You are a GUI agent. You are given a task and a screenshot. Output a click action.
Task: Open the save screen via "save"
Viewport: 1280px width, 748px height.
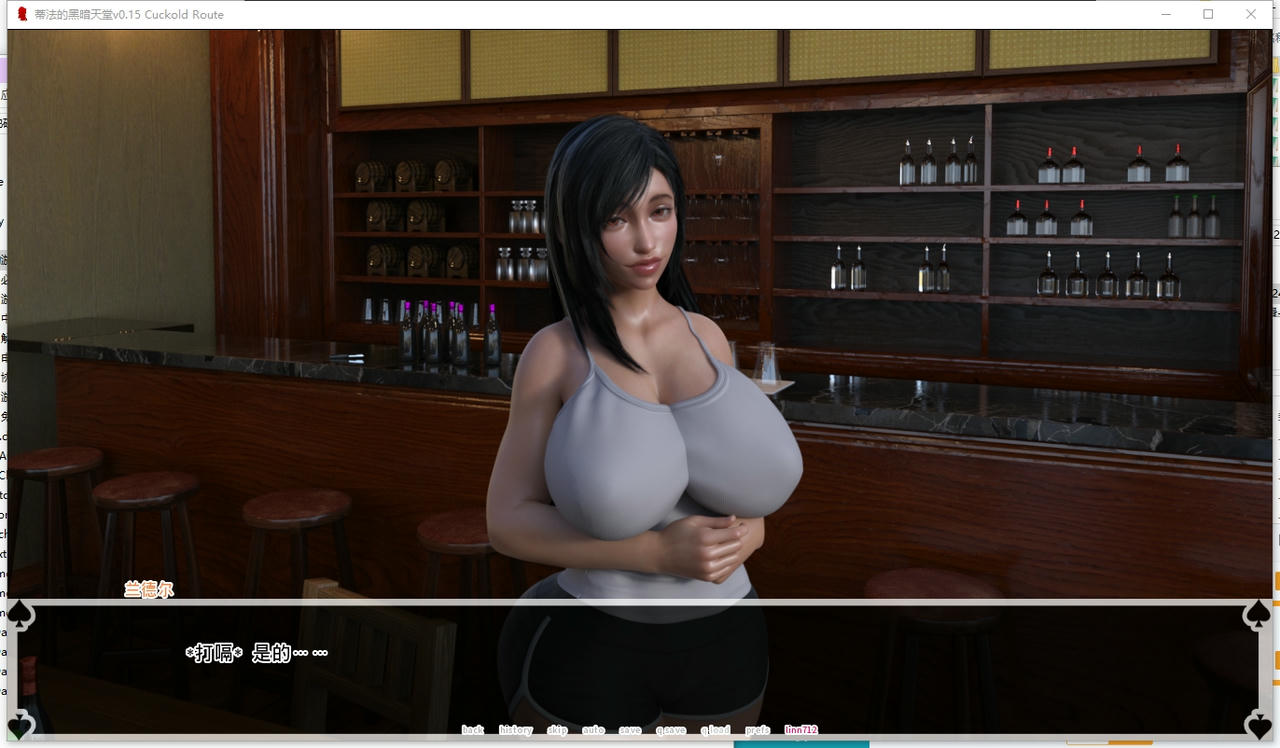(x=630, y=730)
